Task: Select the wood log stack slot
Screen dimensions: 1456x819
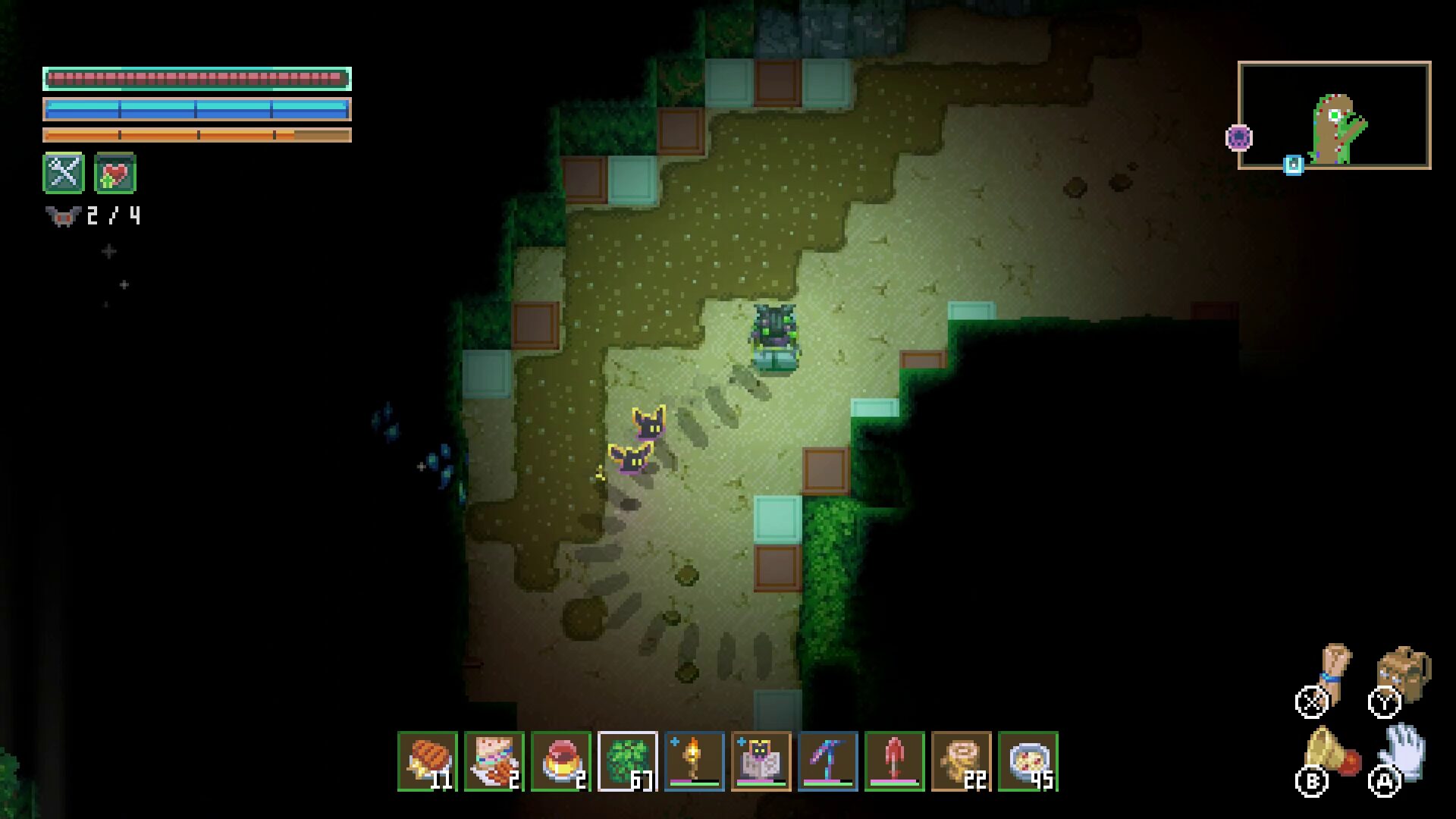Action: coord(962,761)
